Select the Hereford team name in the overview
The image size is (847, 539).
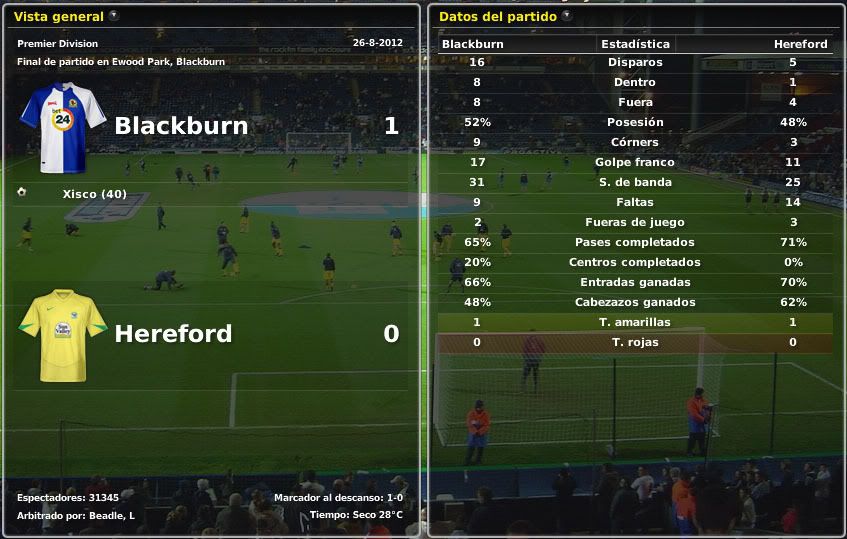[x=173, y=334]
